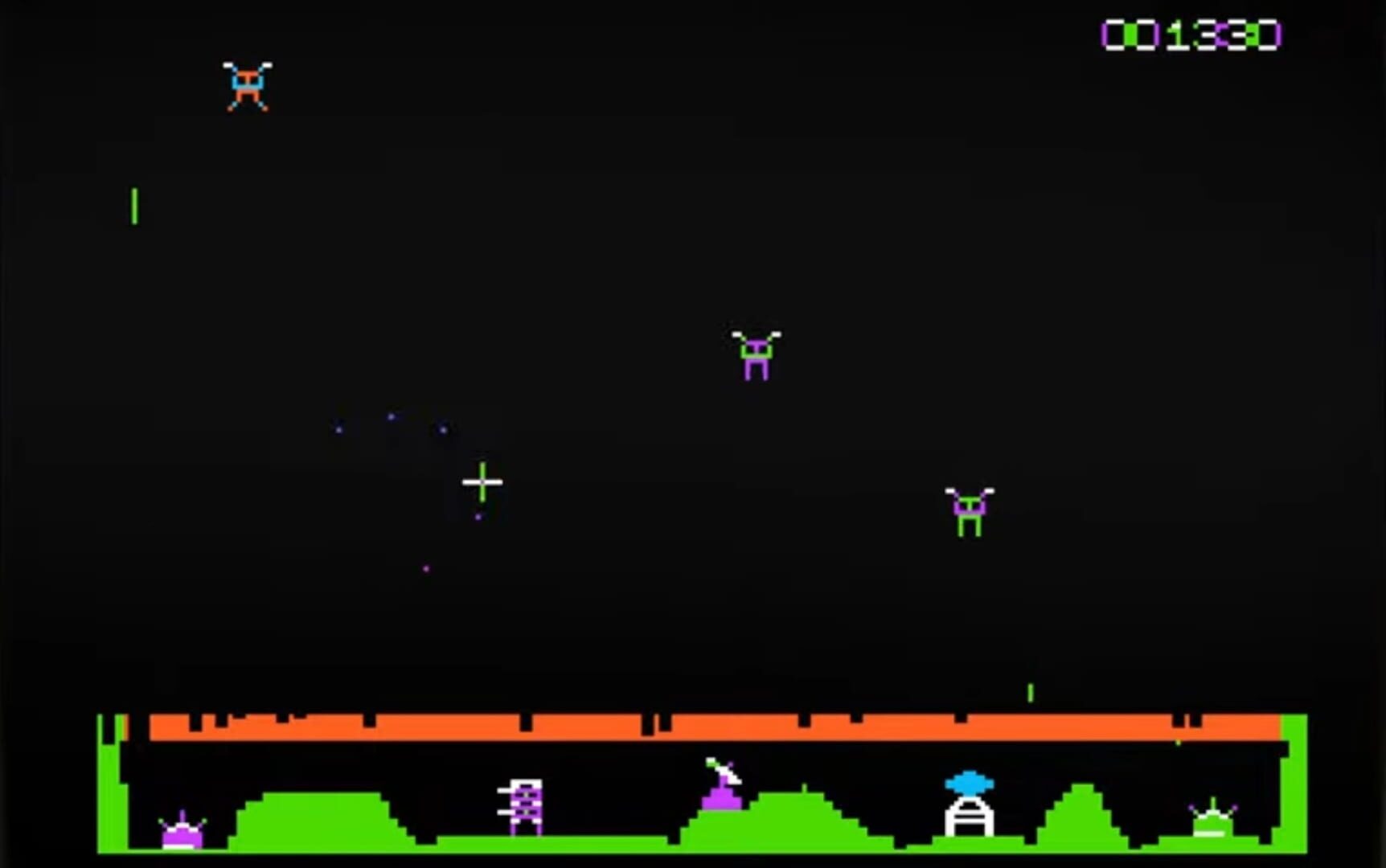Select the orange alien sprite near top left
1386x868 pixels.
247,83
